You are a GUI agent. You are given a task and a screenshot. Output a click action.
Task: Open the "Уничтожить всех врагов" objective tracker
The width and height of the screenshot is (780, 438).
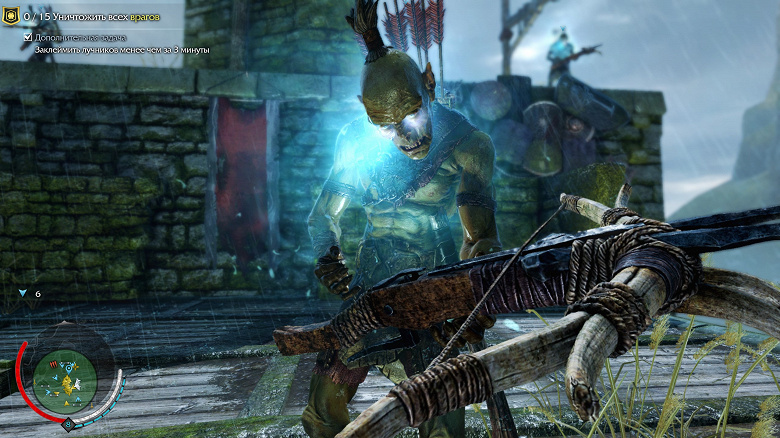pyautogui.click(x=98, y=17)
